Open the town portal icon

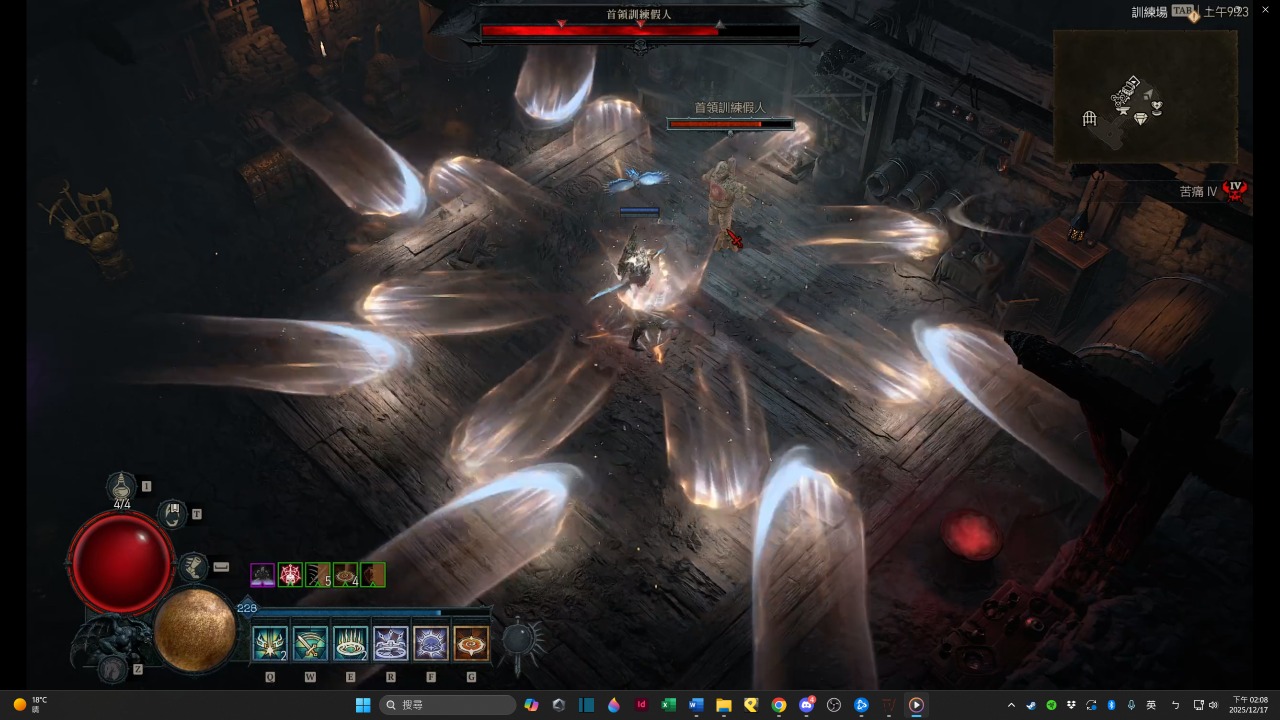click(173, 514)
